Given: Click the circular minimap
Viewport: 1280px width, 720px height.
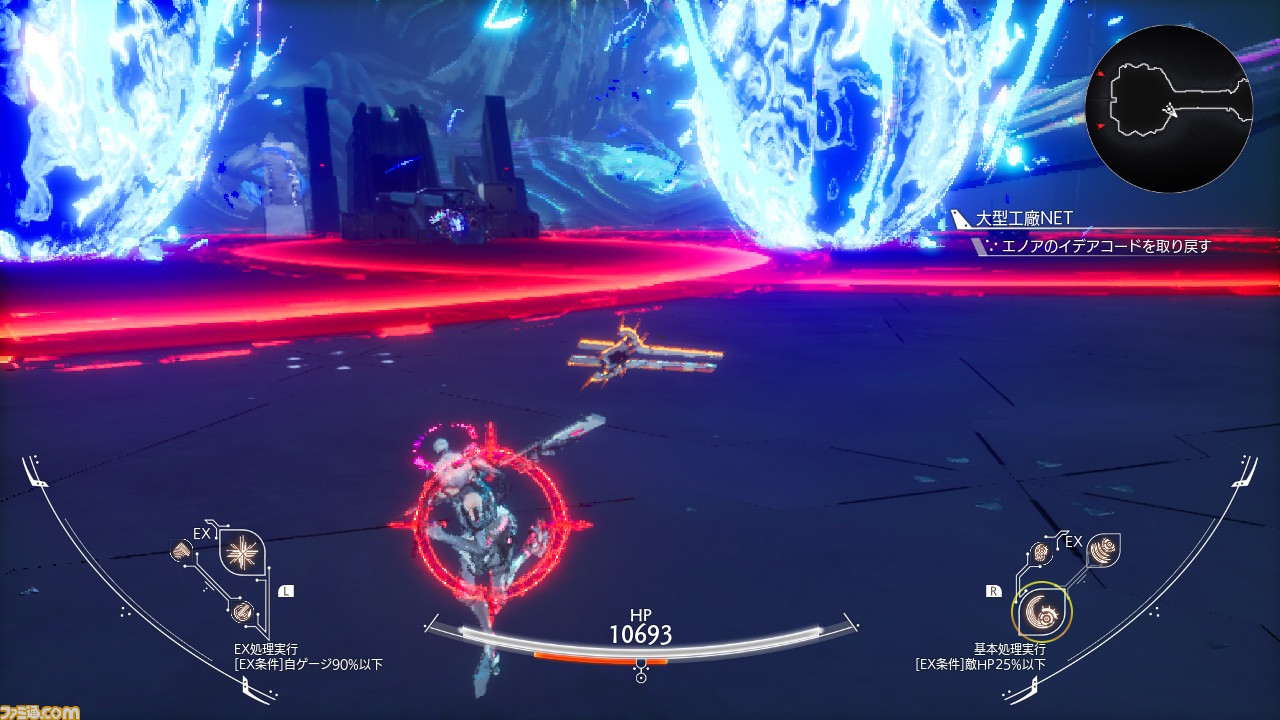Looking at the screenshot, I should [1168, 109].
